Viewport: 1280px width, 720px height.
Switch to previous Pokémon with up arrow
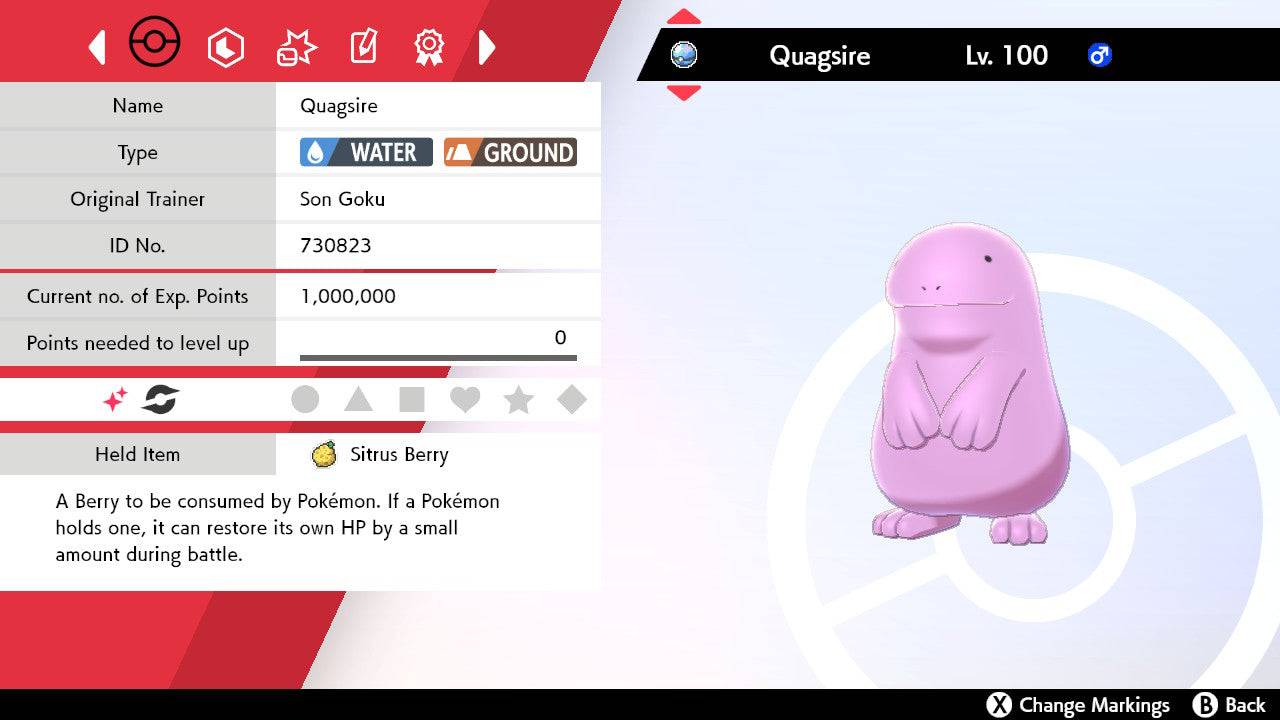(x=683, y=17)
